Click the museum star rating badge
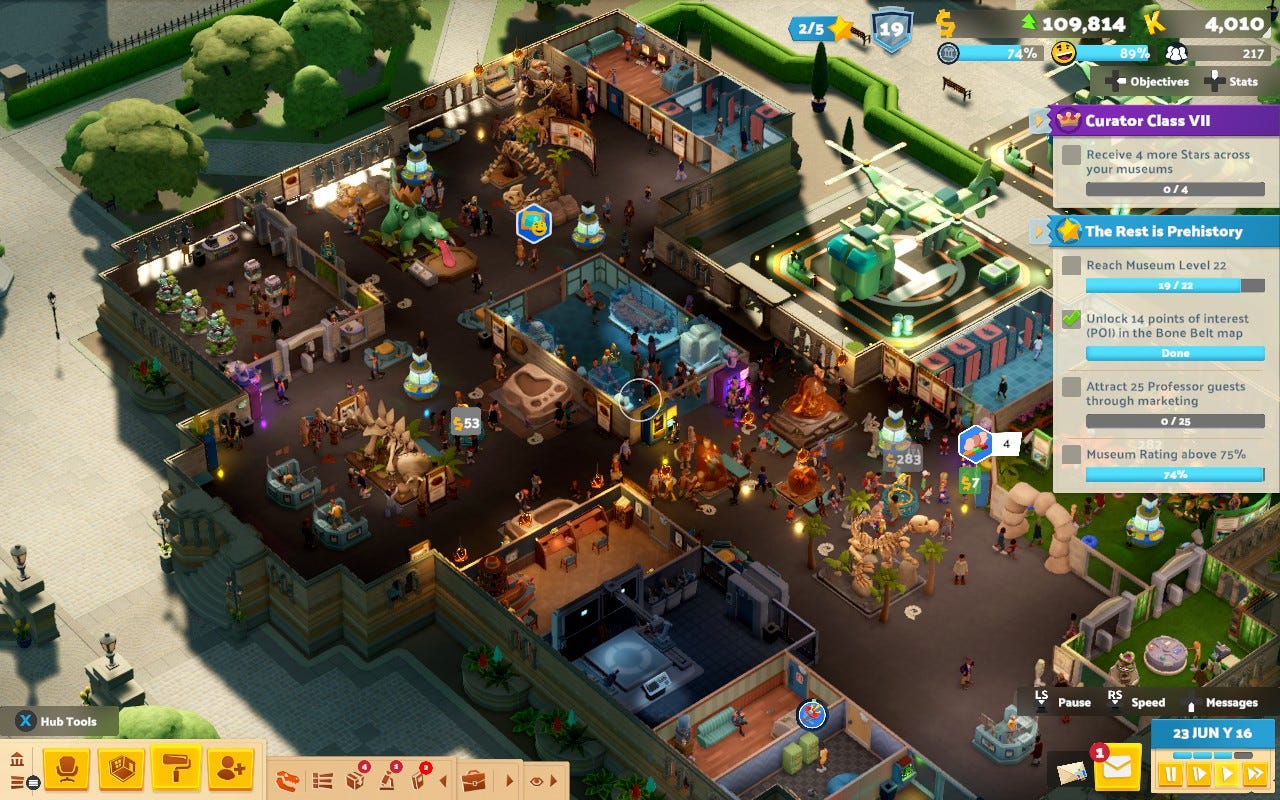 tap(821, 29)
